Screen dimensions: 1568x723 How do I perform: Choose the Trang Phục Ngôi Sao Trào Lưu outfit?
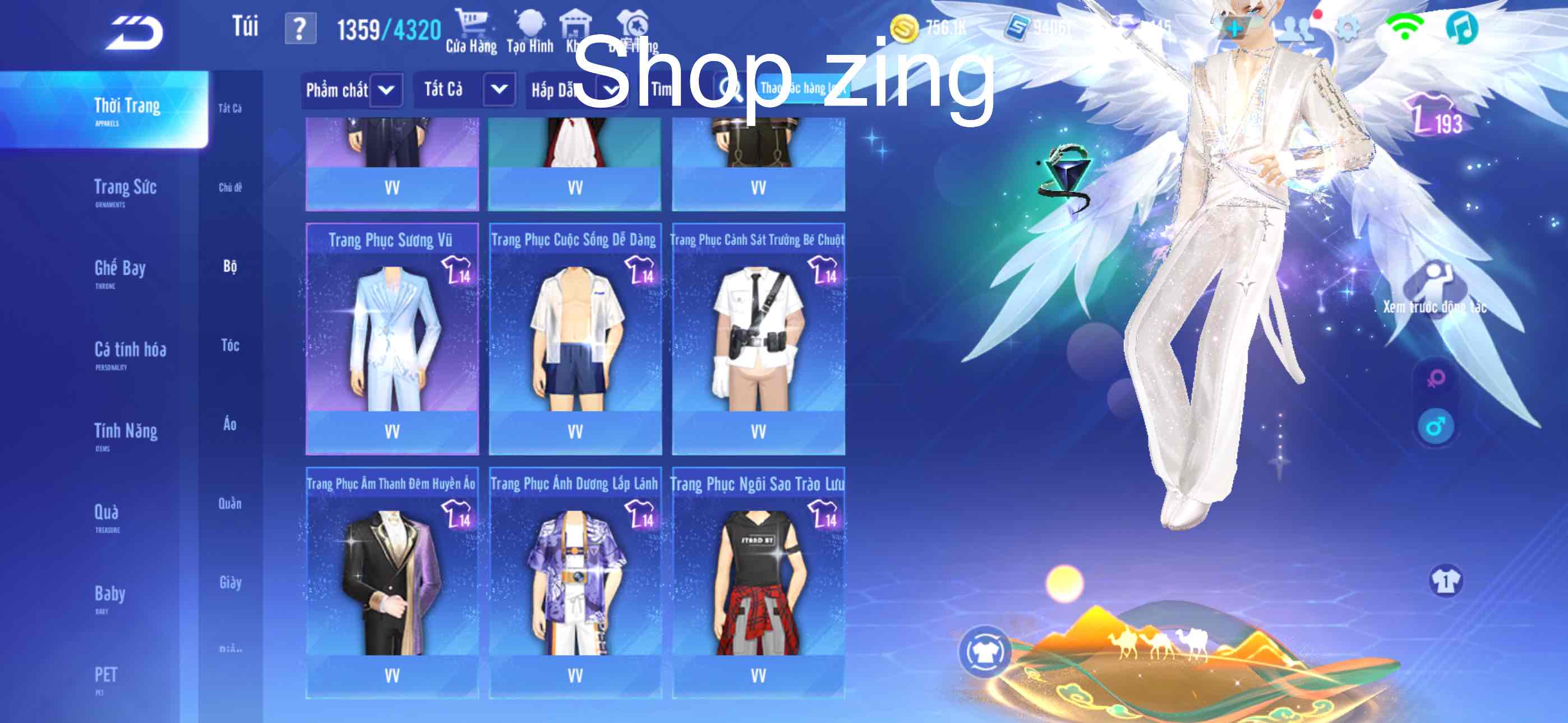[x=758, y=582]
